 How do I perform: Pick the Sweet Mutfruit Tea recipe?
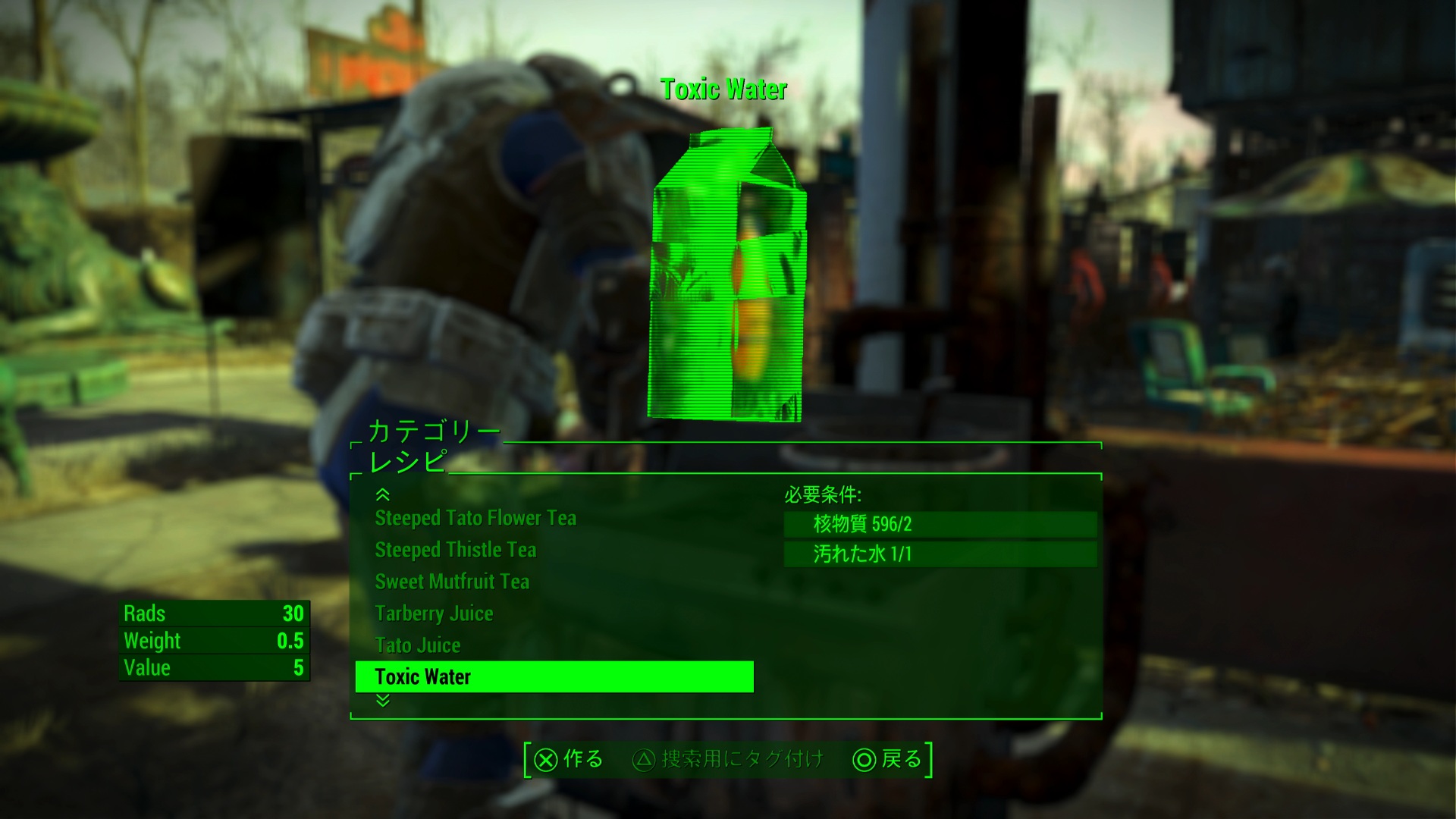(452, 582)
